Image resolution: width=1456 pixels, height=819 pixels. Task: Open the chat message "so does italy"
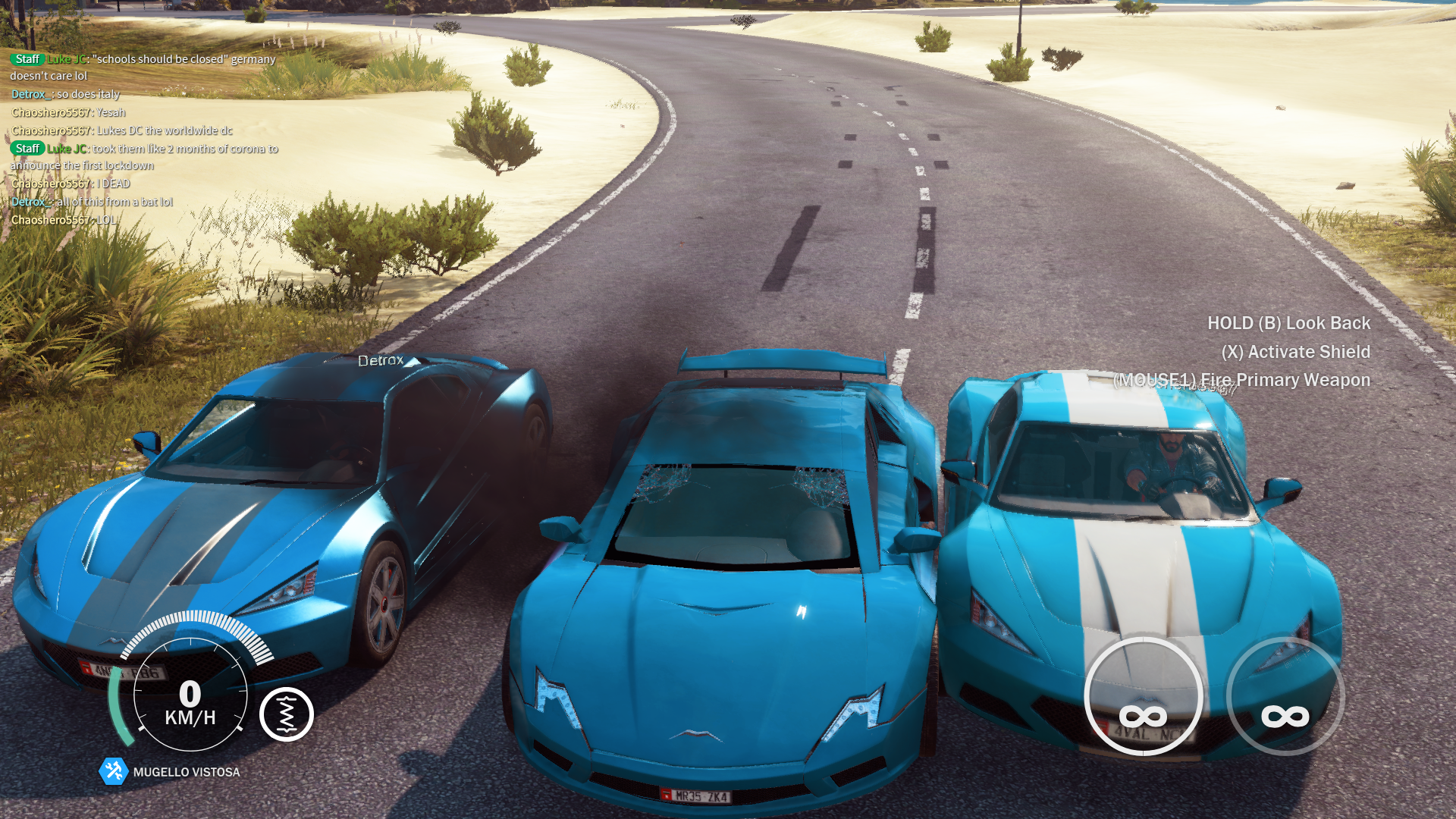click(88, 94)
